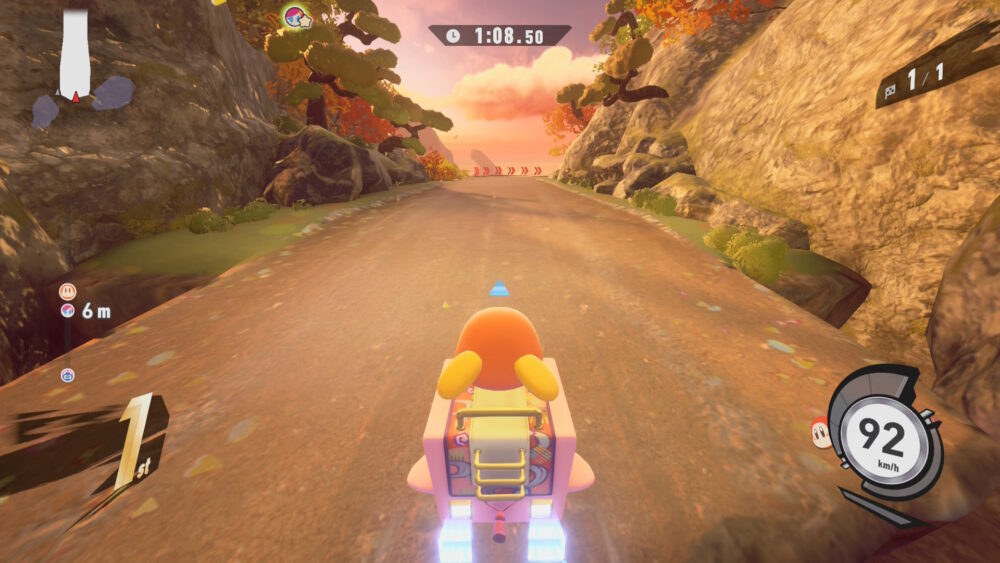The image size is (1000, 563).
Task: Select the orange smiling face tracker icon
Action: [67, 291]
